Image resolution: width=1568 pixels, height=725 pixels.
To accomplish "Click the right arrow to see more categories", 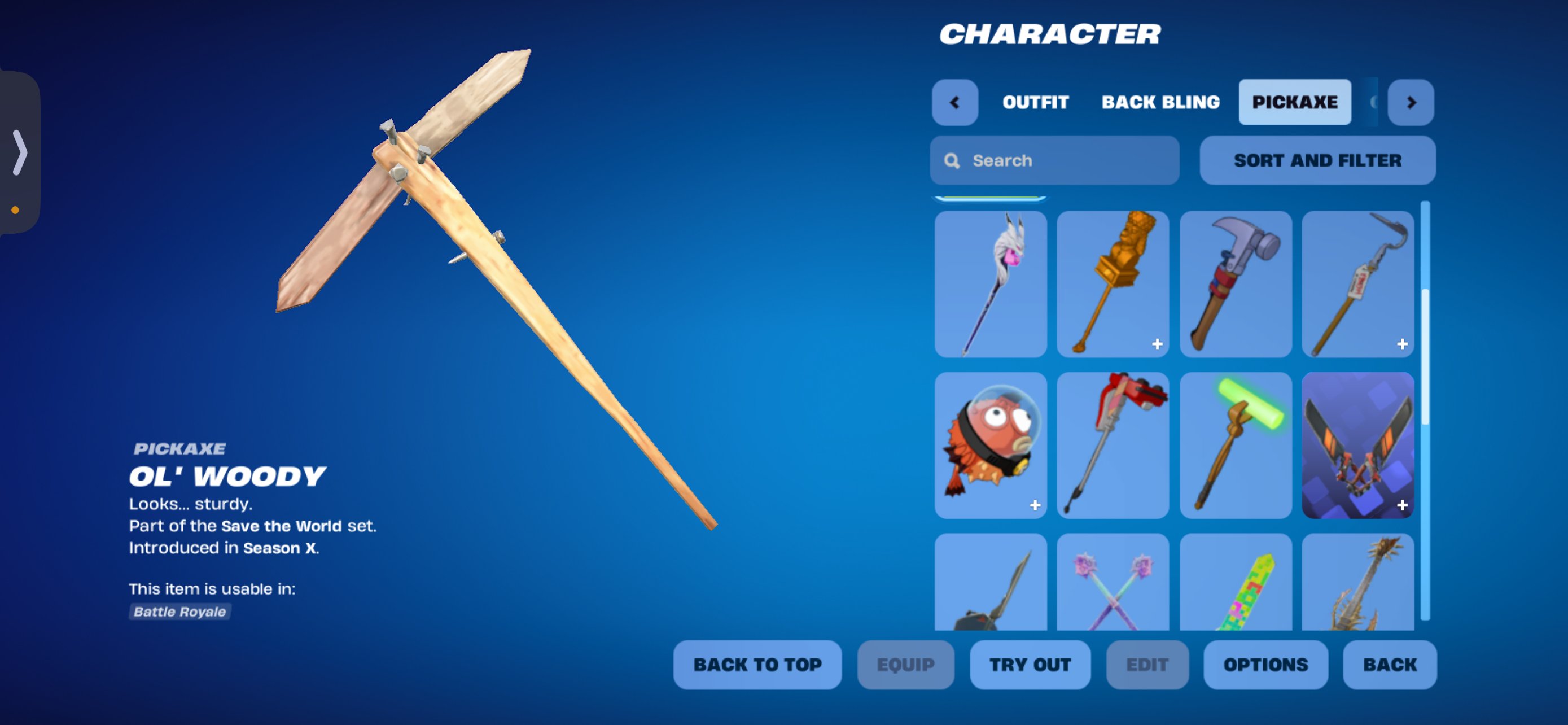I will pyautogui.click(x=1411, y=102).
